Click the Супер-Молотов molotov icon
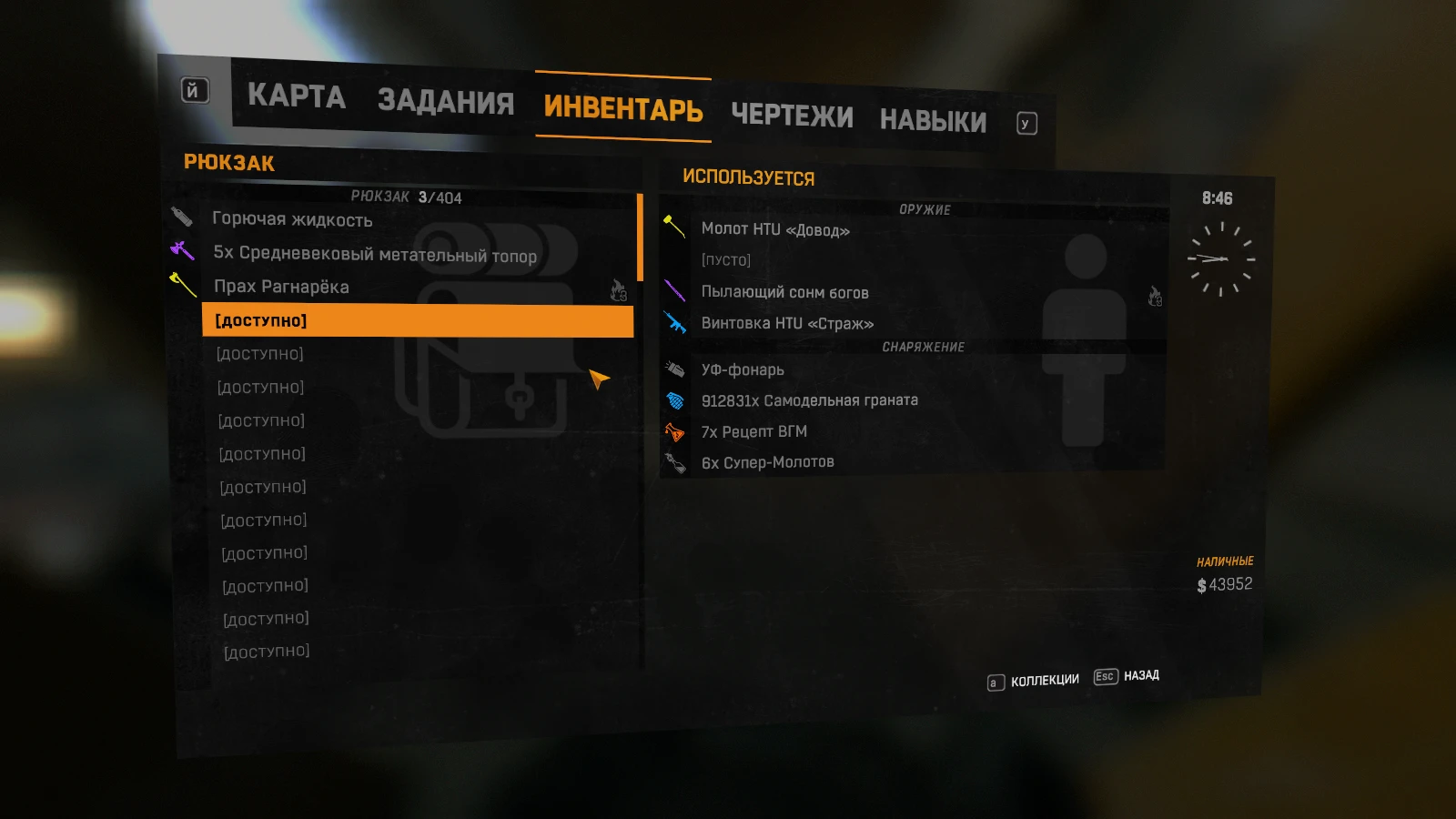 click(x=674, y=460)
